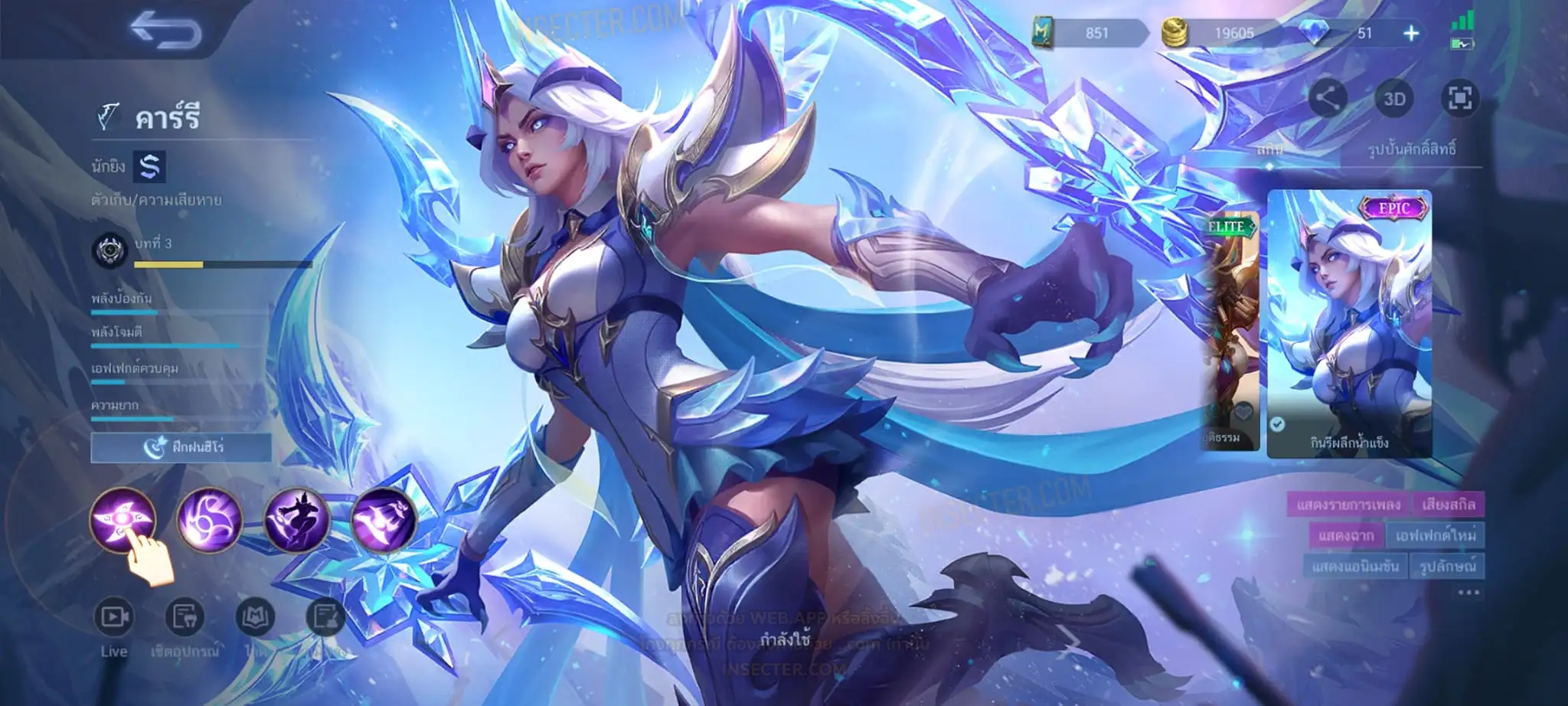Image resolution: width=1568 pixels, height=706 pixels.
Task: Expand the three-dots more options
Action: coord(1468,593)
